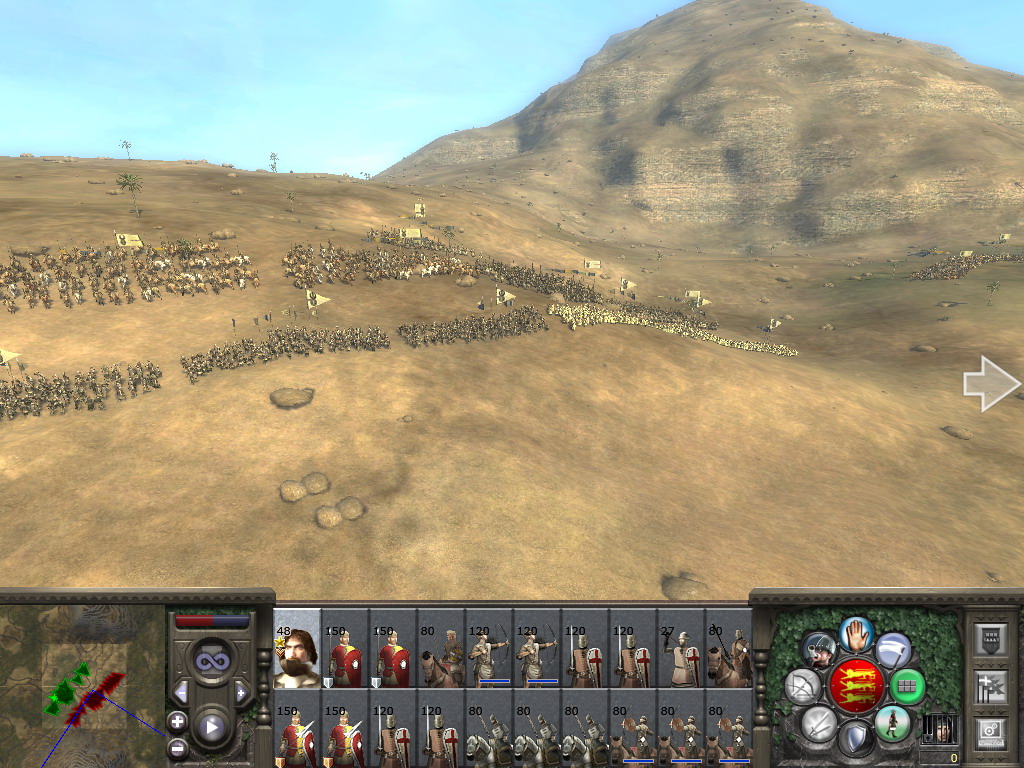Click the large arrow at screen edge
Image resolution: width=1024 pixels, height=768 pixels.
[x=990, y=384]
